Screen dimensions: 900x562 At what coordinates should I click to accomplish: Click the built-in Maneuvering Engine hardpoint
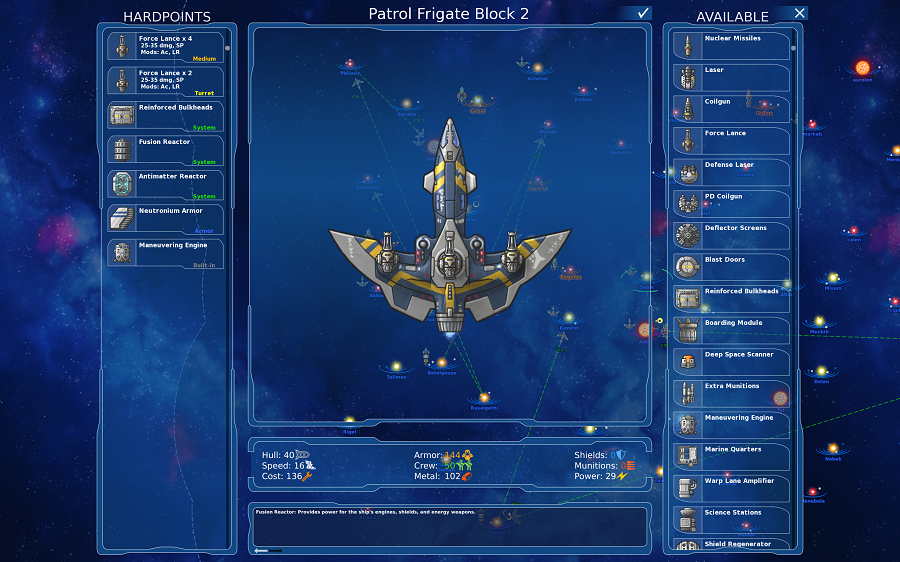(x=166, y=252)
